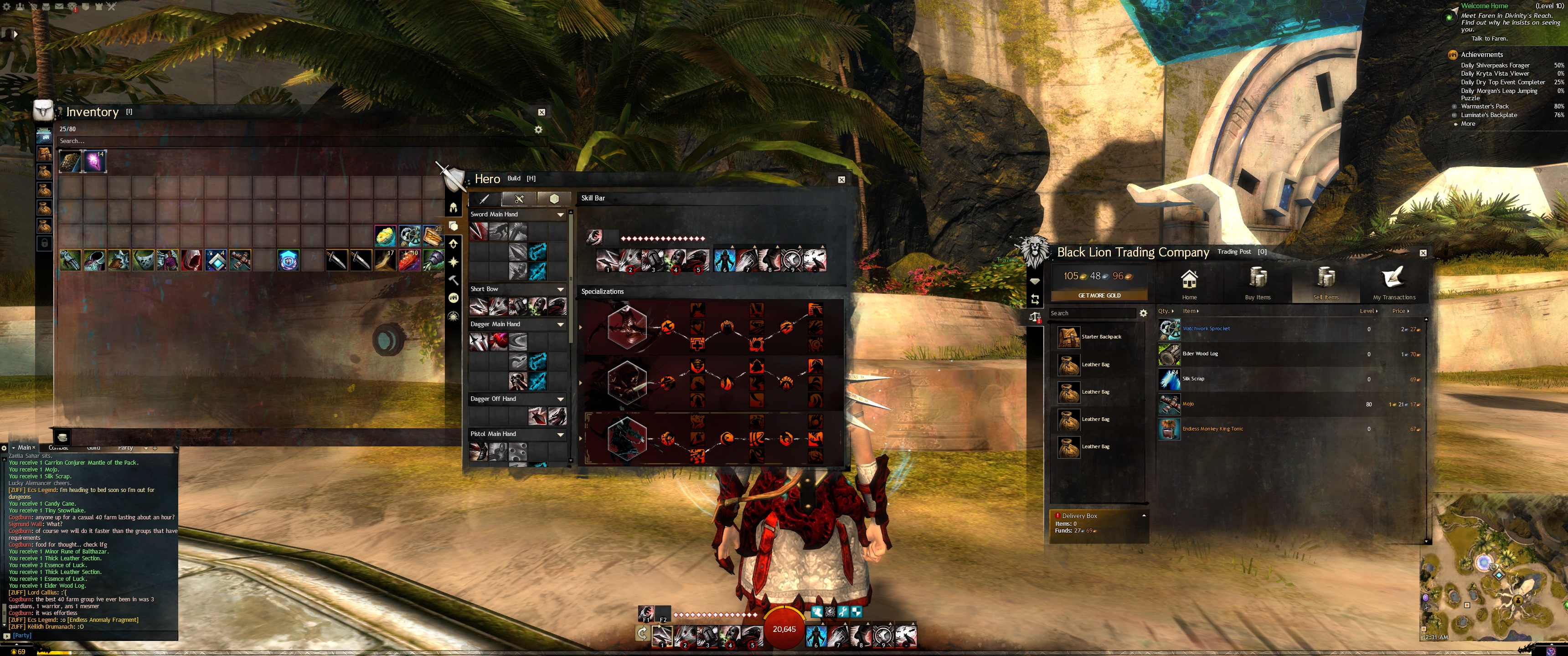Click the GET MORE GOLD button

pyautogui.click(x=1099, y=295)
